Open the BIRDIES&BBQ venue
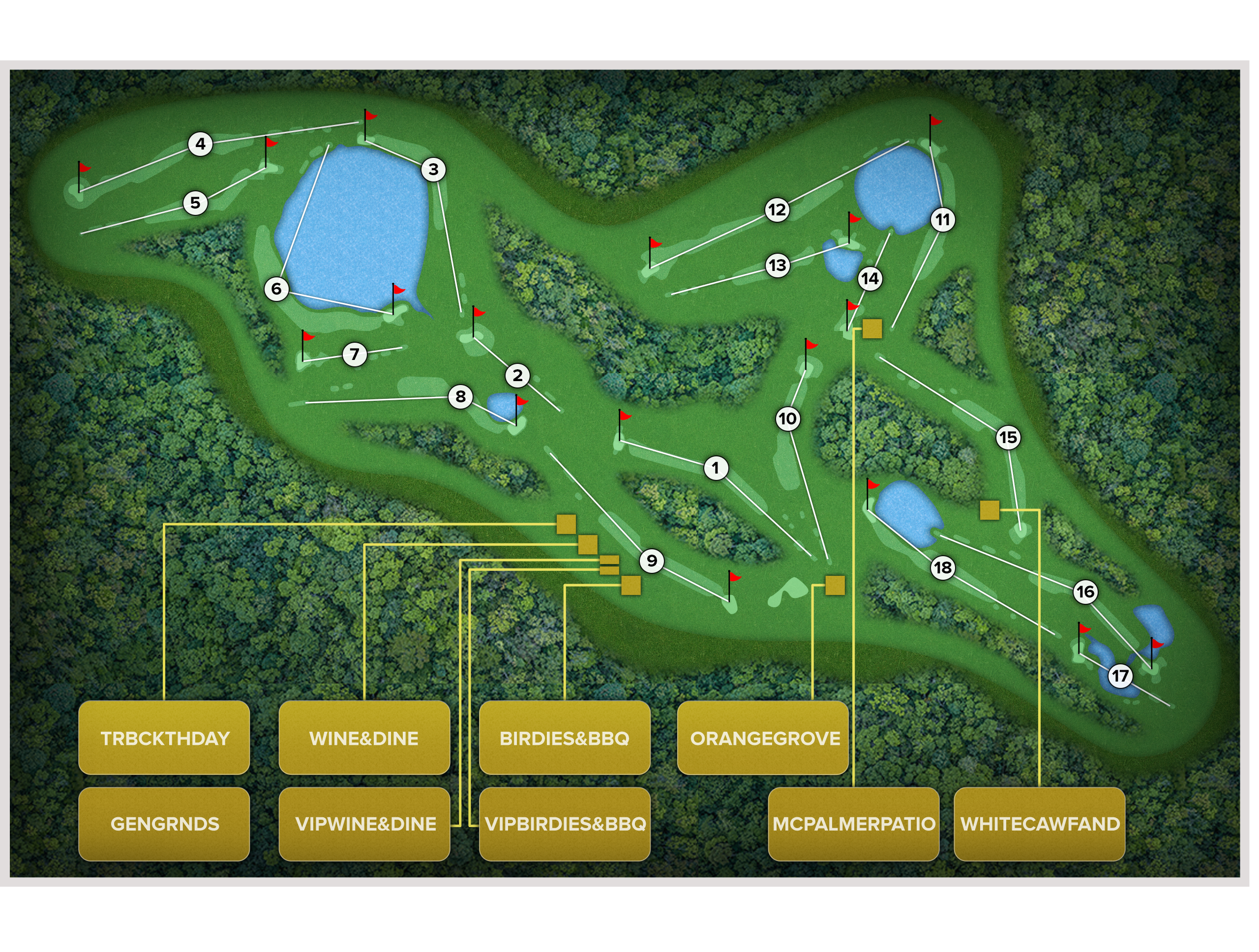The height and width of the screenshot is (952, 1259). pyautogui.click(x=565, y=738)
